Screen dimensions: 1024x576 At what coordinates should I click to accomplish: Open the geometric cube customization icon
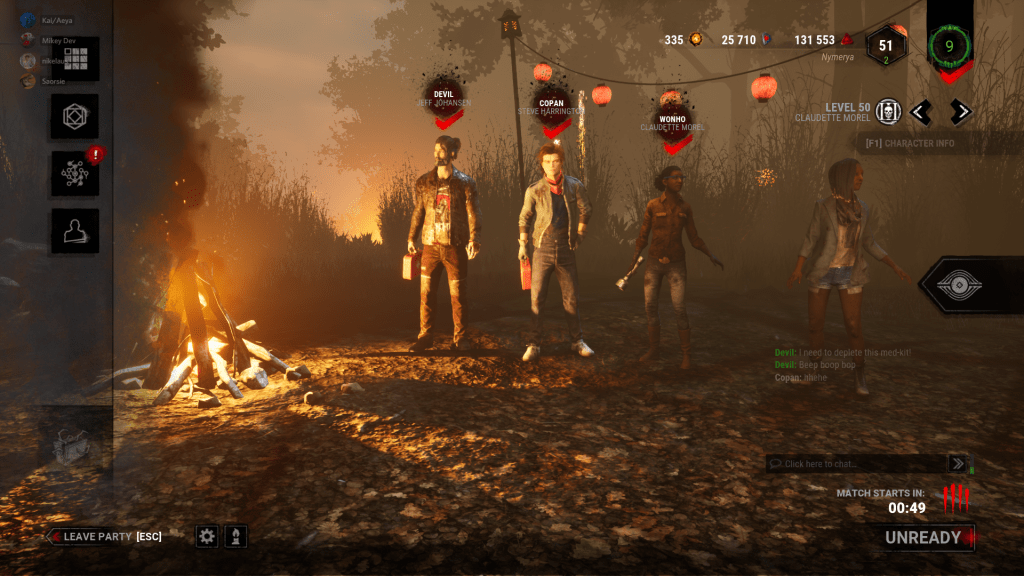[x=75, y=117]
